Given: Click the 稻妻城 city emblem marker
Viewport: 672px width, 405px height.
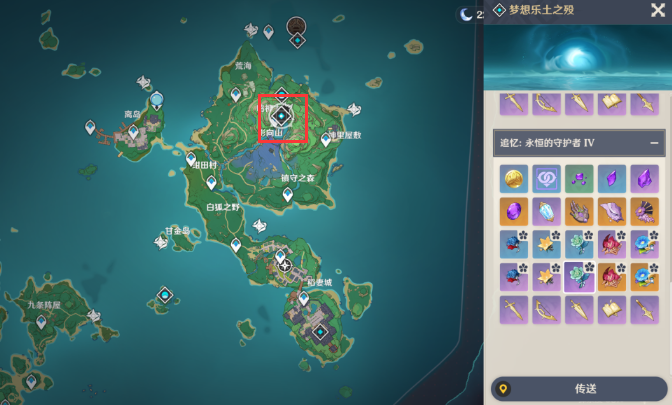Looking at the screenshot, I should 286,266.
